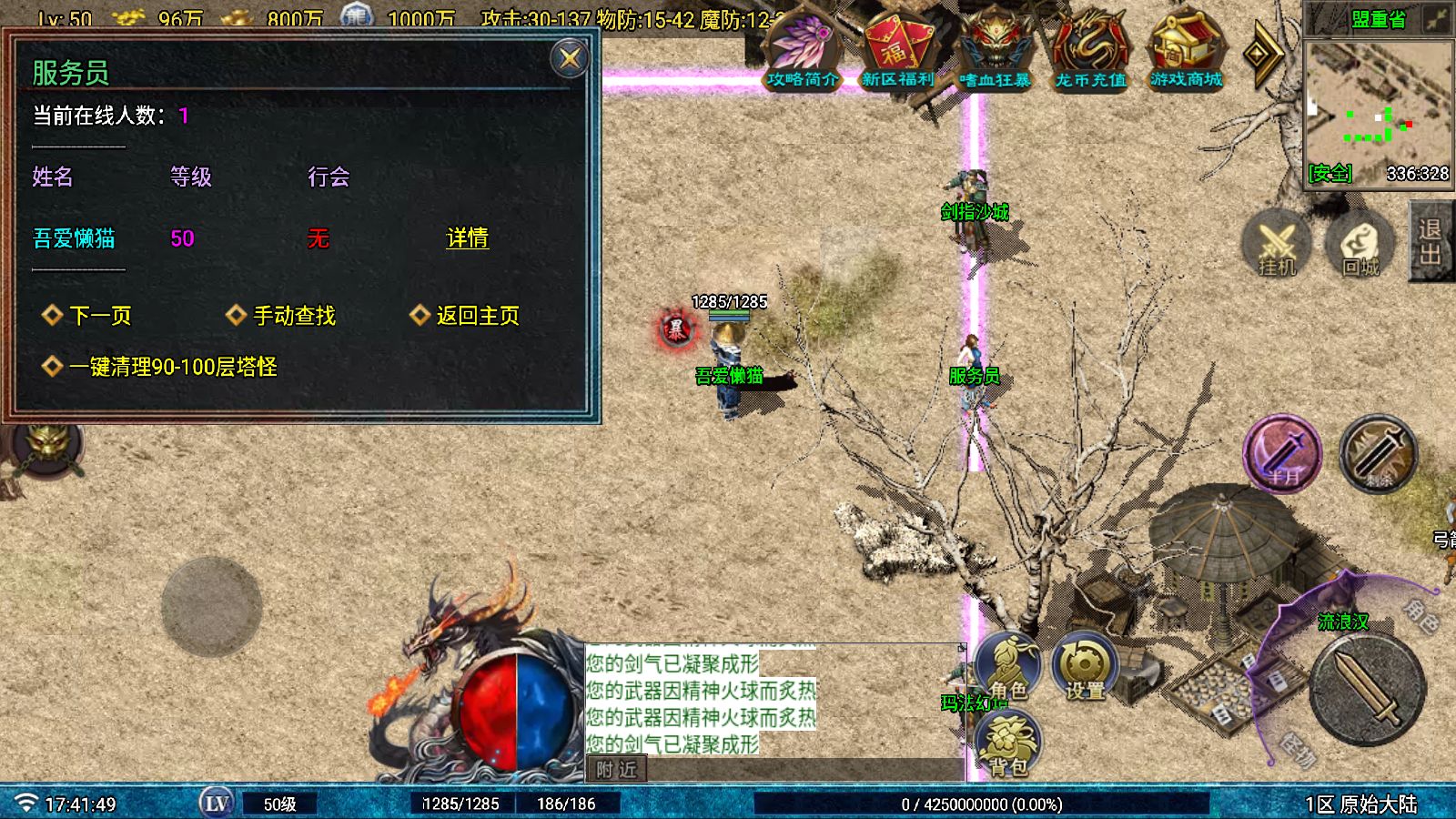Open the 新区福利 red envelope icon
1456x819 pixels.
pos(897,52)
